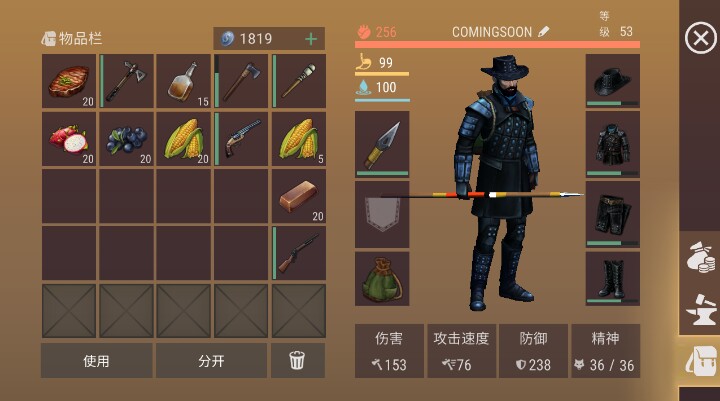The width and height of the screenshot is (720, 401).
Task: Select the rifle in inventory
Action: click(299, 253)
